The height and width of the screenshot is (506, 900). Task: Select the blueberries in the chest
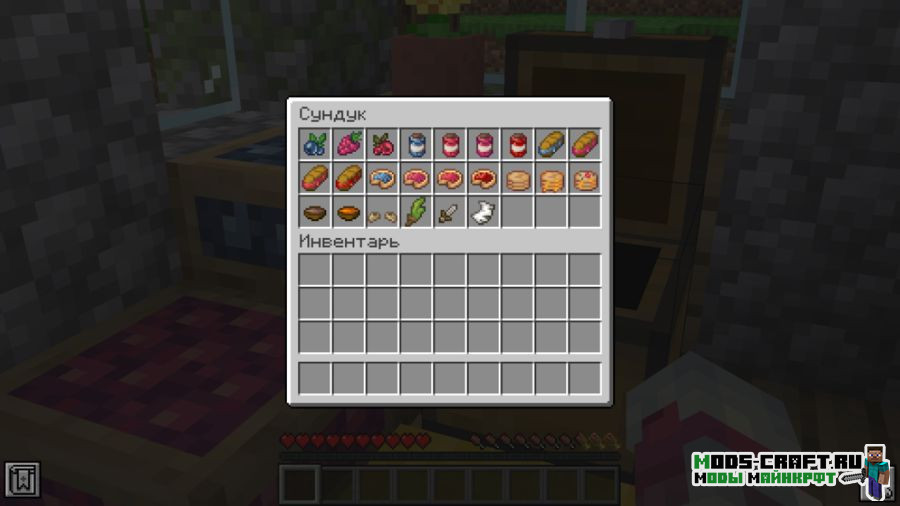pos(315,144)
